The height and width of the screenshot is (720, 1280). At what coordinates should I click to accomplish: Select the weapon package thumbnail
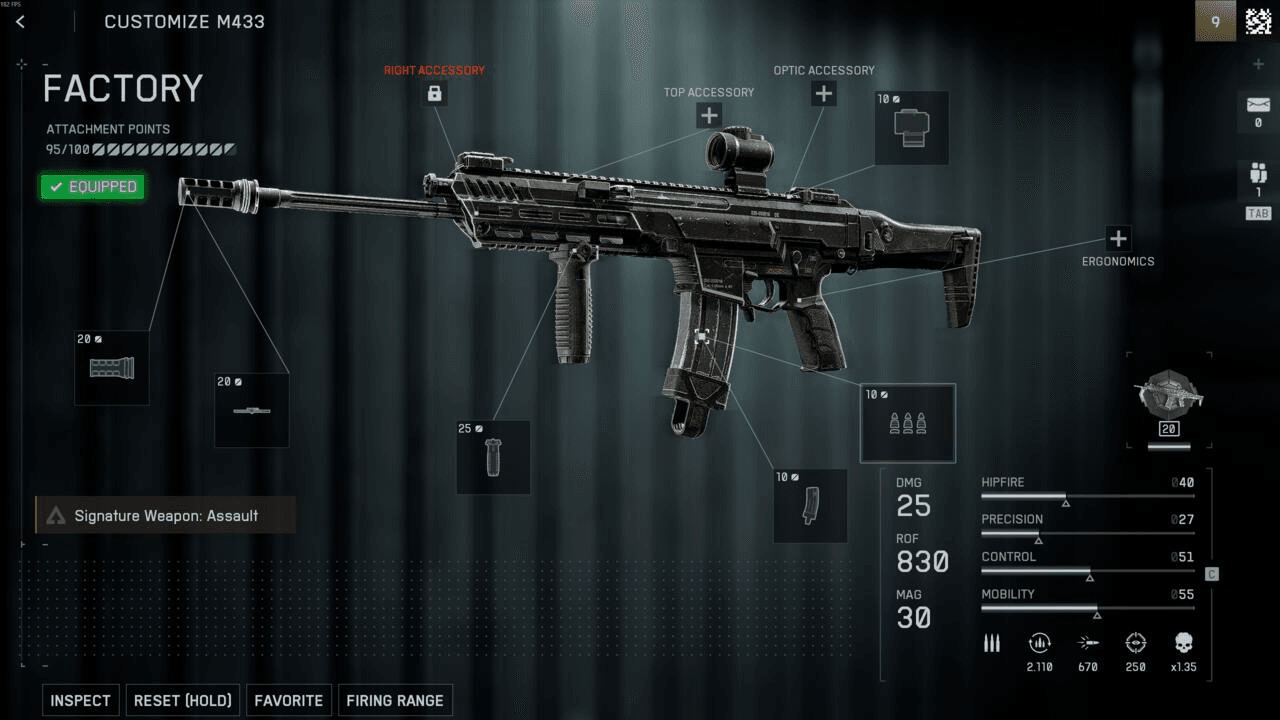(1168, 399)
